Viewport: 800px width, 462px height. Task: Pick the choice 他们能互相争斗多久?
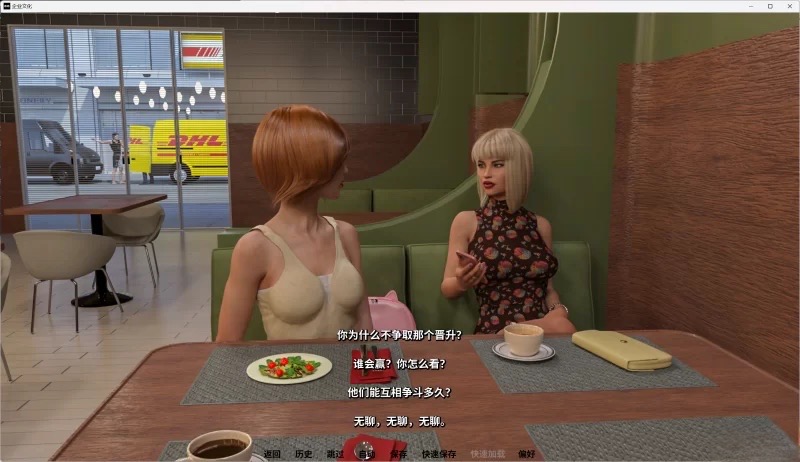click(x=399, y=393)
